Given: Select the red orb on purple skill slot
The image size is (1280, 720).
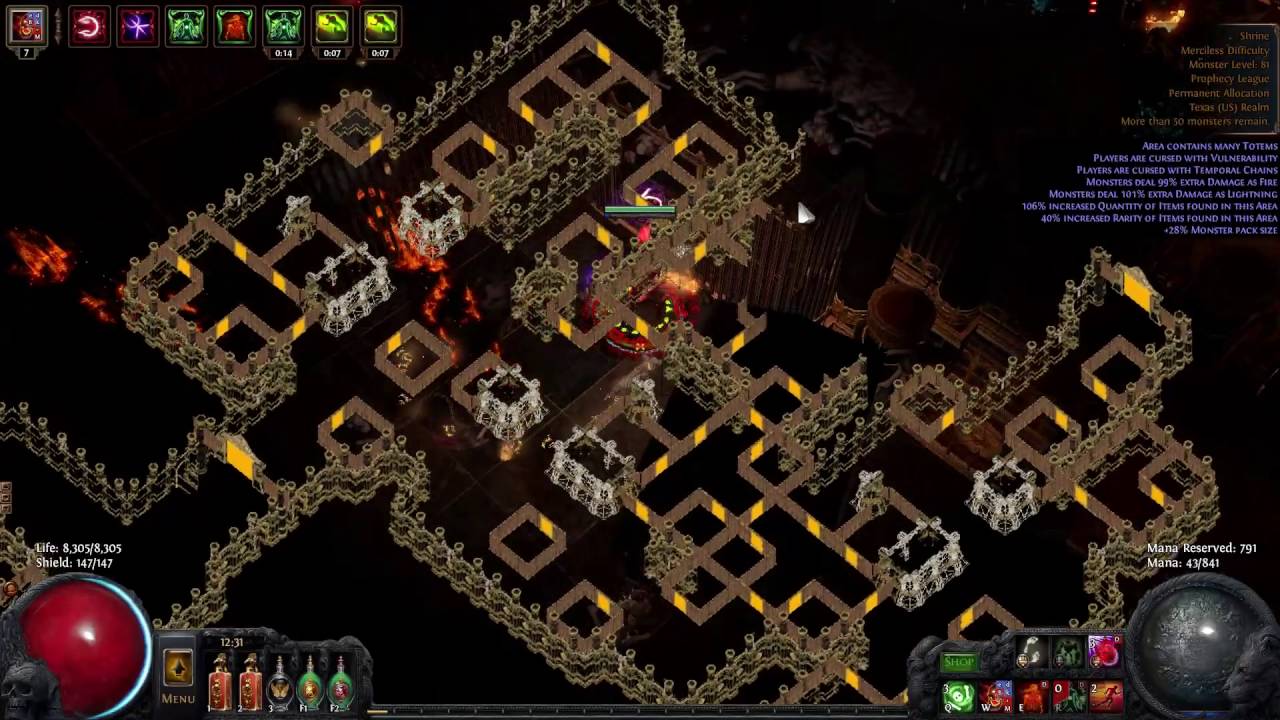Looking at the screenshot, I should pos(1104,653).
